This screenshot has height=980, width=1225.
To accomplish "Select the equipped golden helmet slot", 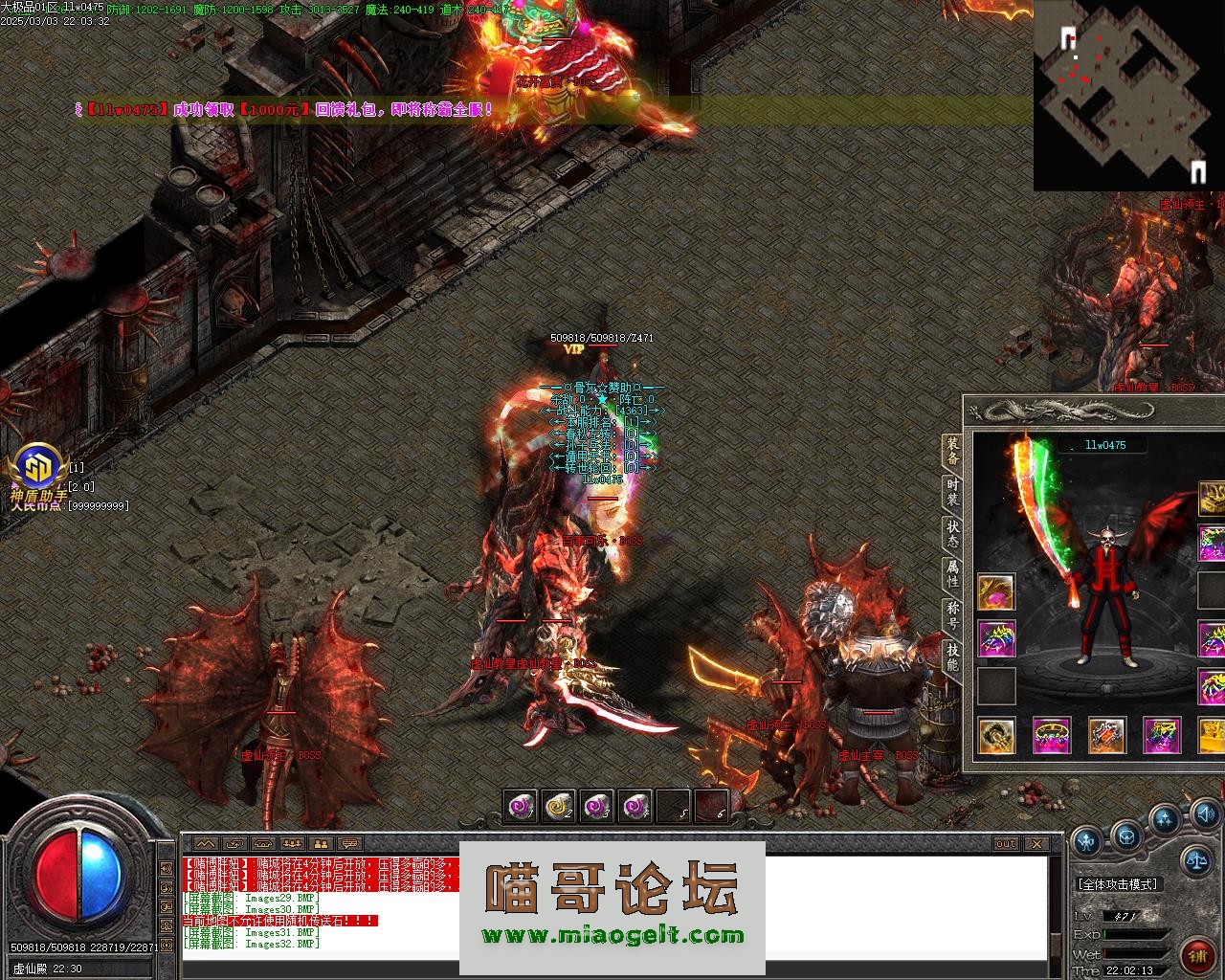I will 1214,499.
